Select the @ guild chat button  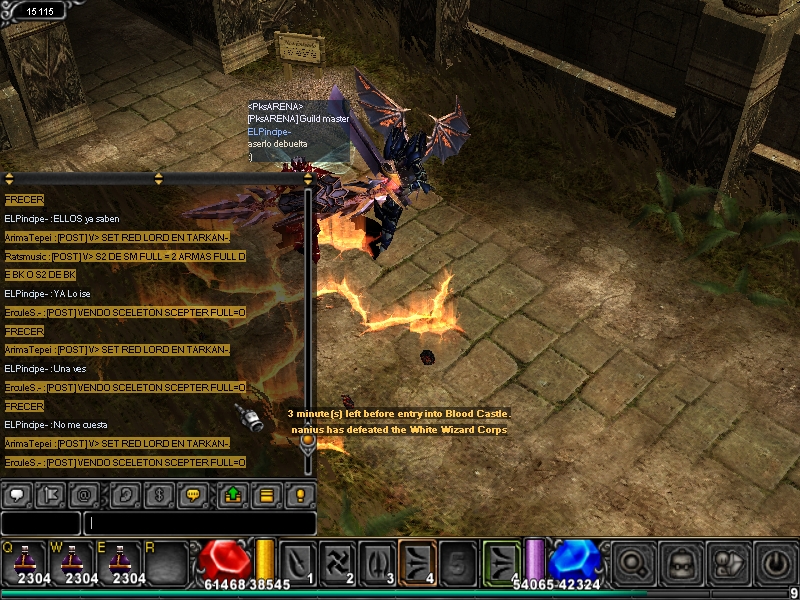(x=88, y=494)
